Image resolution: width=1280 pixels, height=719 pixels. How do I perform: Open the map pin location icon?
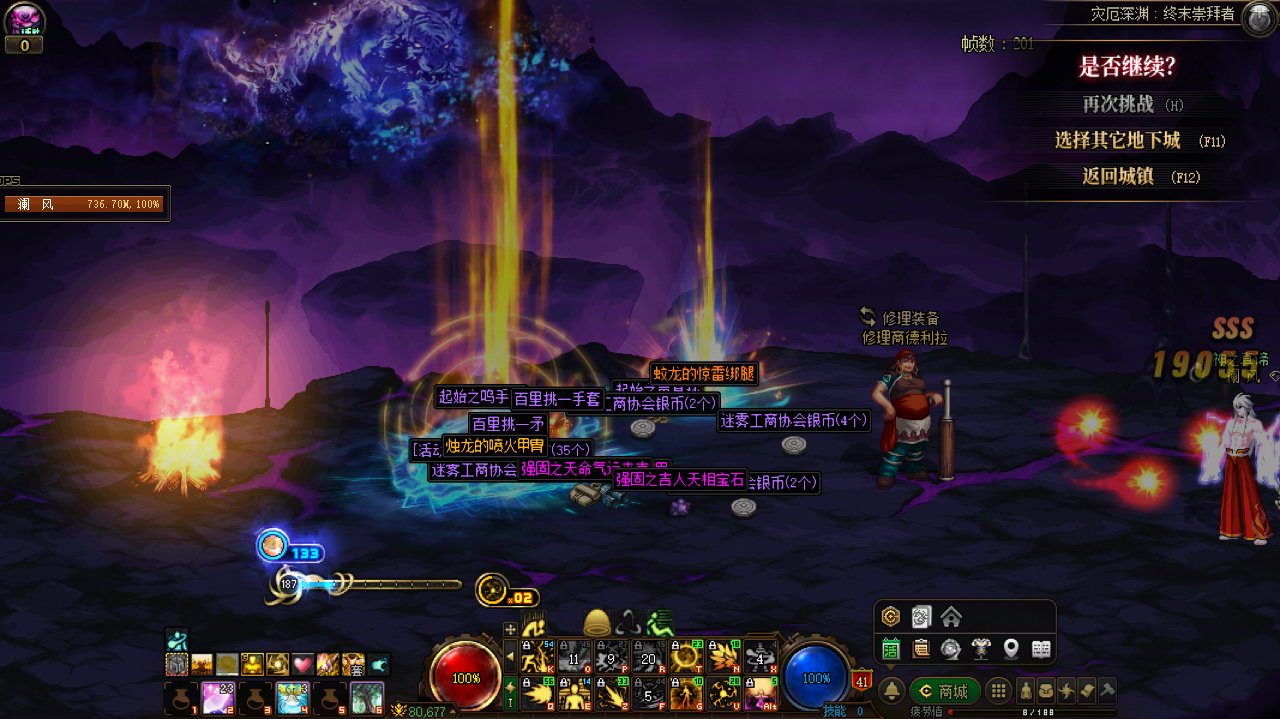1011,649
